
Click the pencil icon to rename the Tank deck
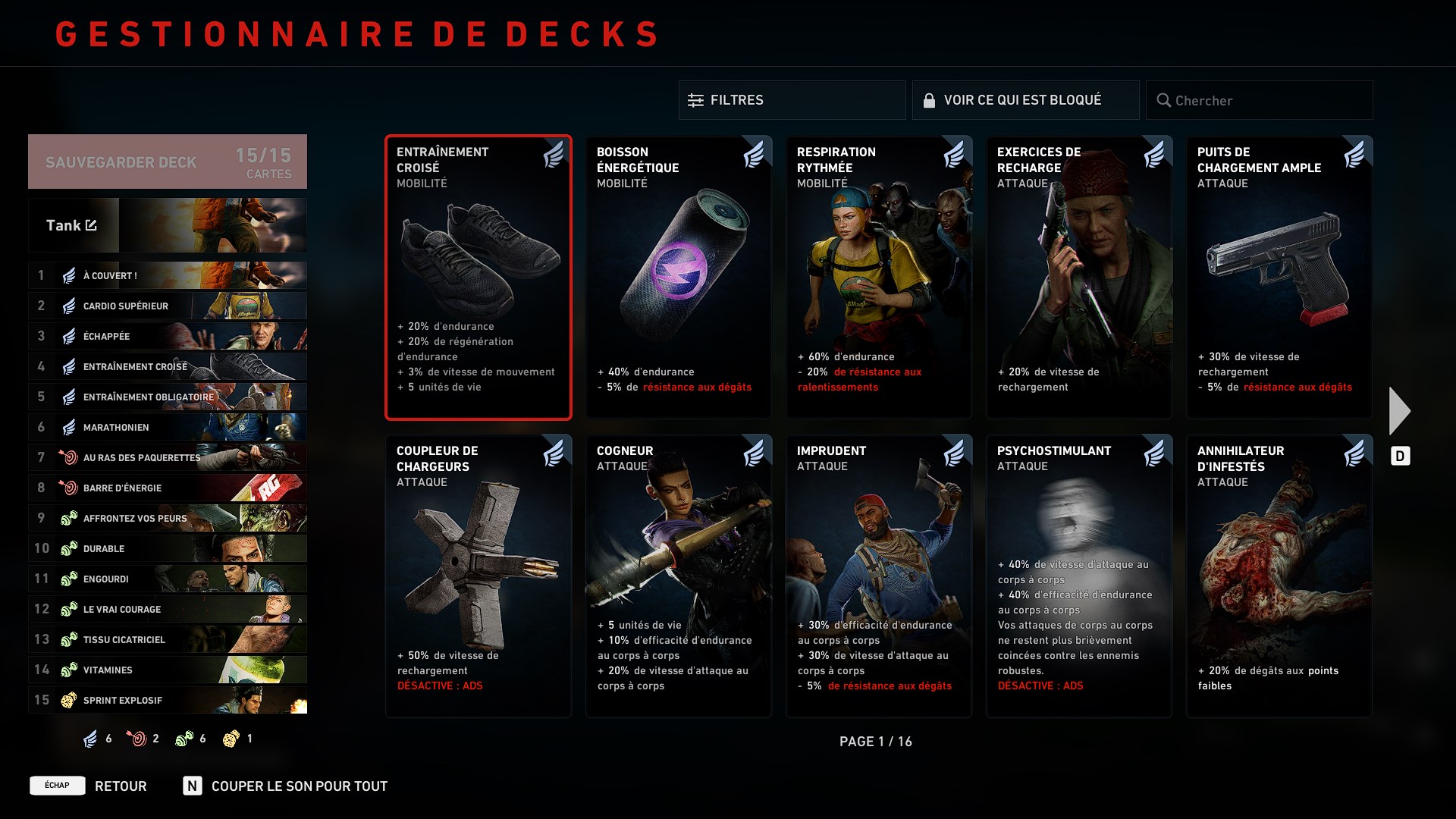pyautogui.click(x=91, y=224)
